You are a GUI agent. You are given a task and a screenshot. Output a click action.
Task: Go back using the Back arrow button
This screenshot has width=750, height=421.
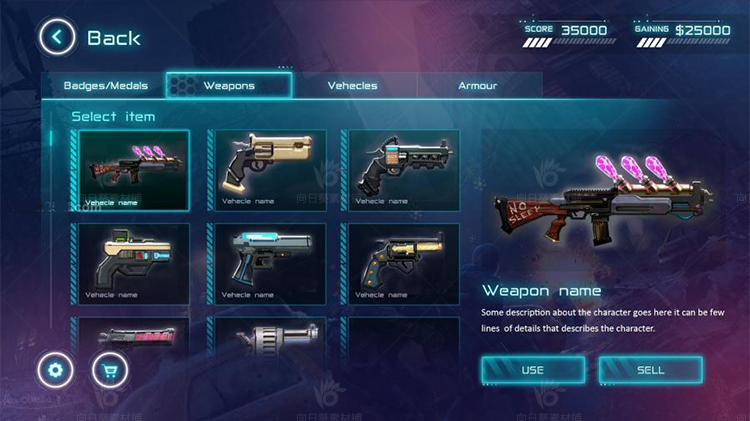point(57,38)
